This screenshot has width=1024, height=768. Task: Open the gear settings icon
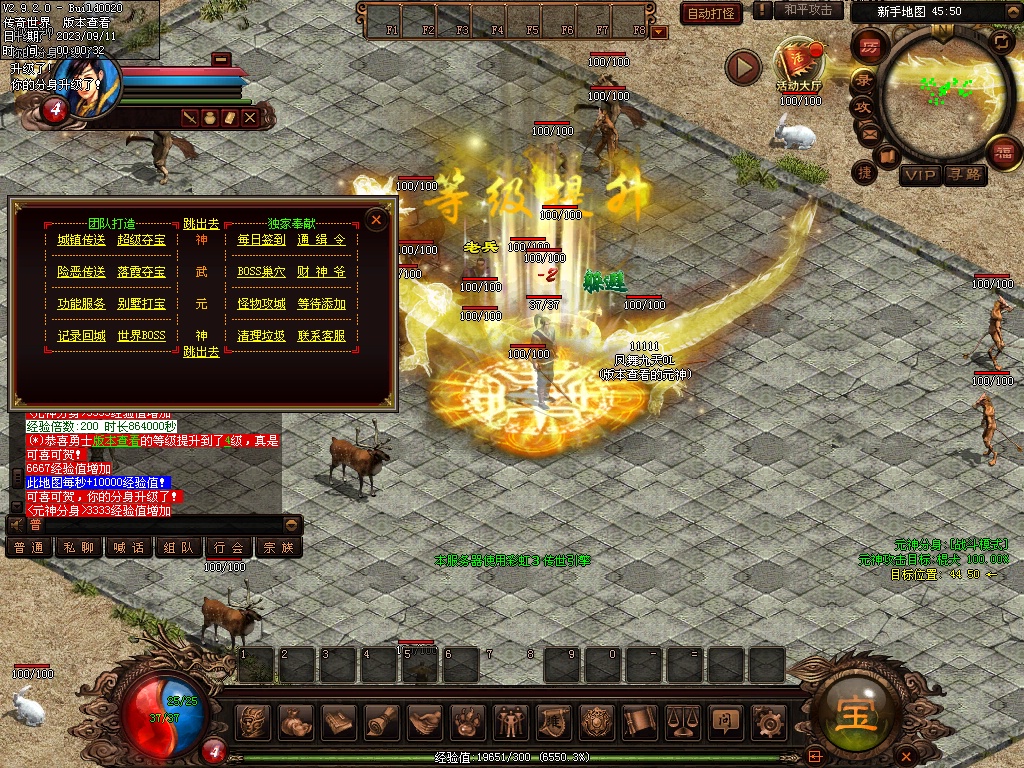pos(767,720)
